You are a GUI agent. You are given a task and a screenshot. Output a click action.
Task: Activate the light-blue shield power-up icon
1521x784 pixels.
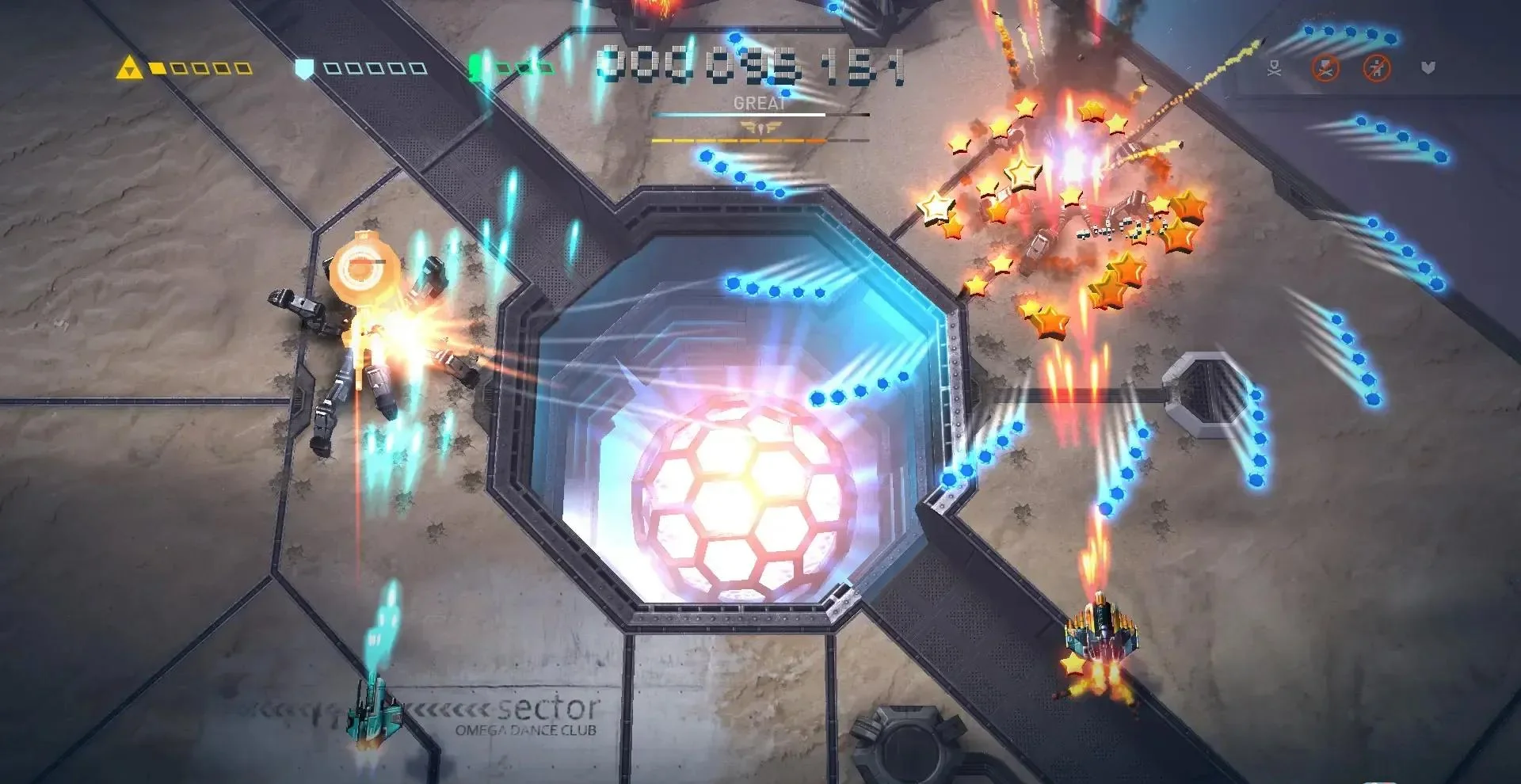pos(304,68)
